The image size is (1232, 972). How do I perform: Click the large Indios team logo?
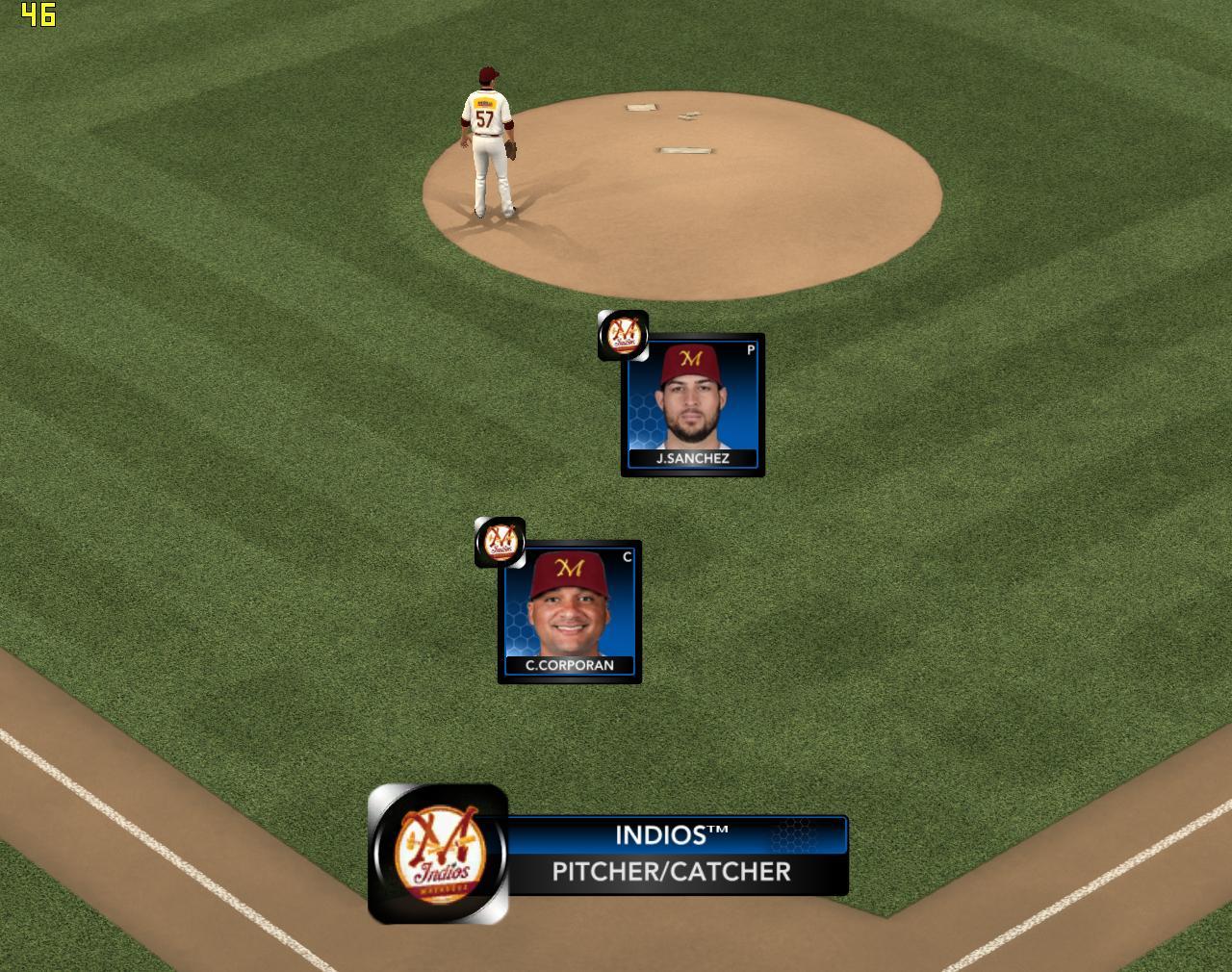[x=439, y=854]
